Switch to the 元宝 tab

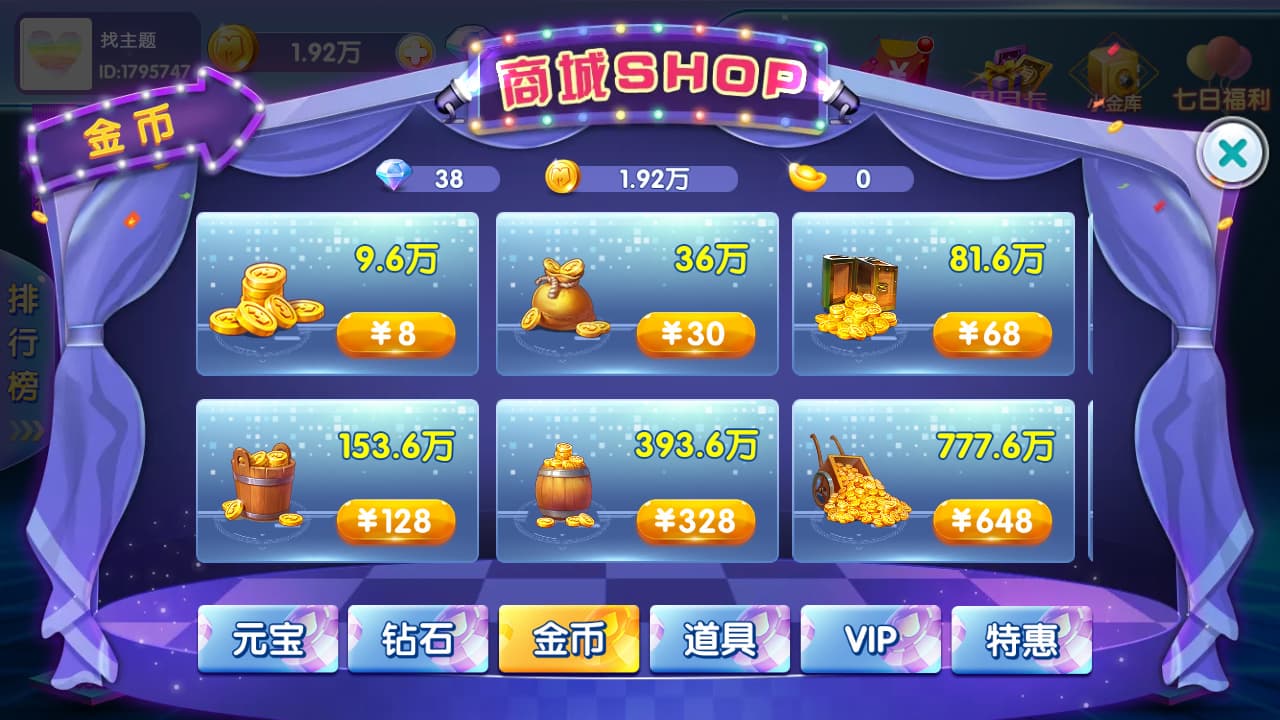268,640
